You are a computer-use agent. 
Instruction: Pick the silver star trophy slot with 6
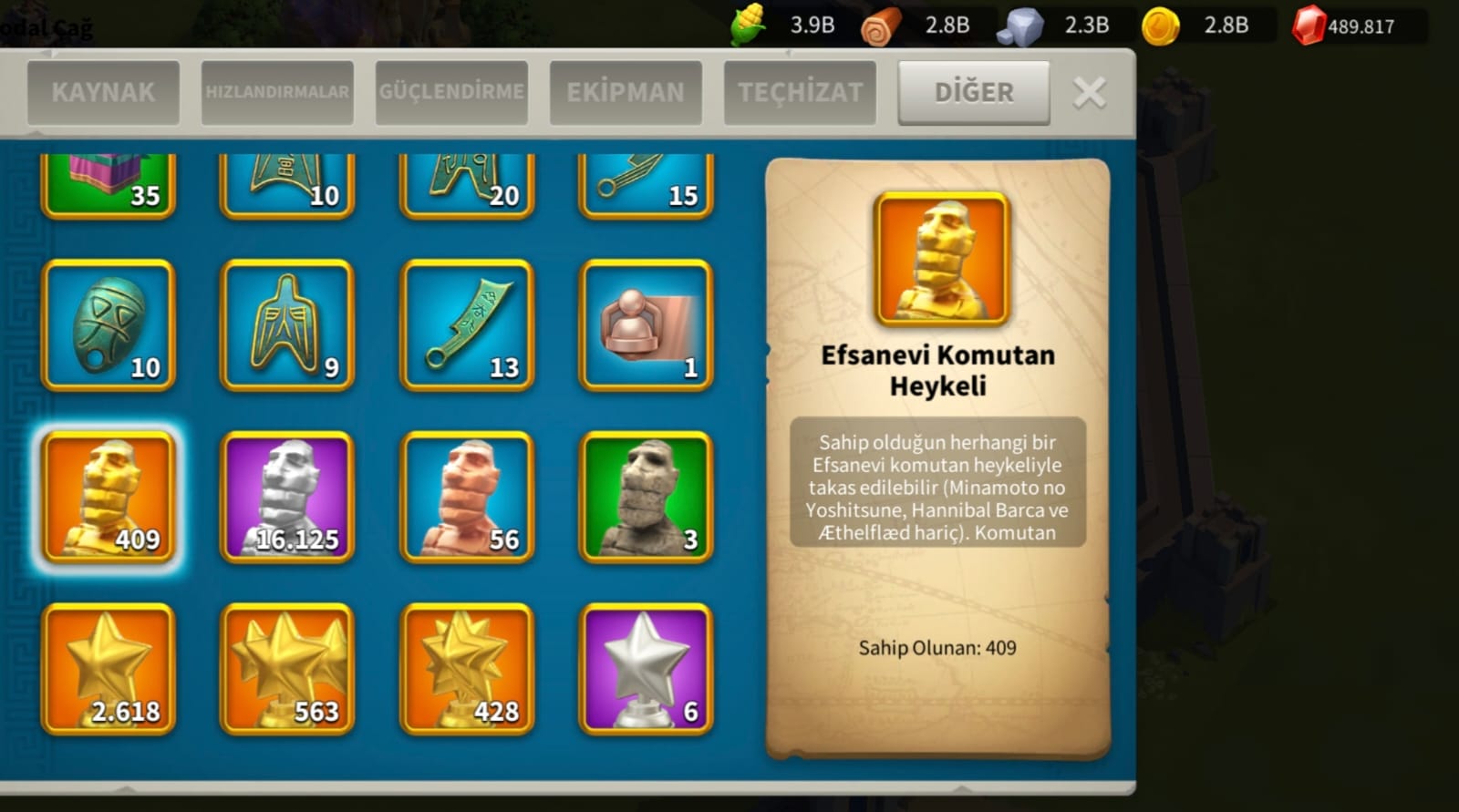click(x=646, y=668)
